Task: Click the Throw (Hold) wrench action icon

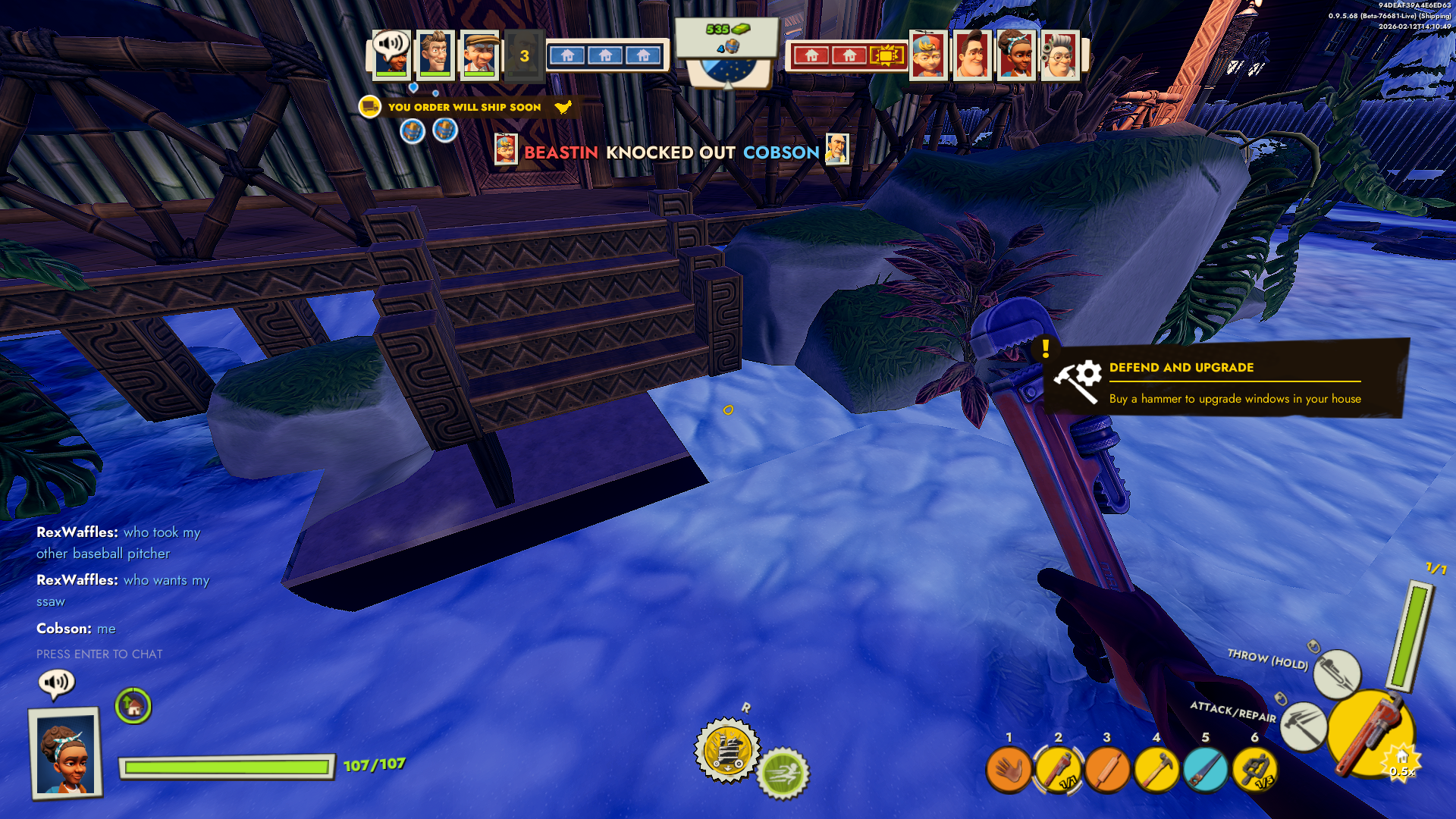Action: tap(1336, 673)
